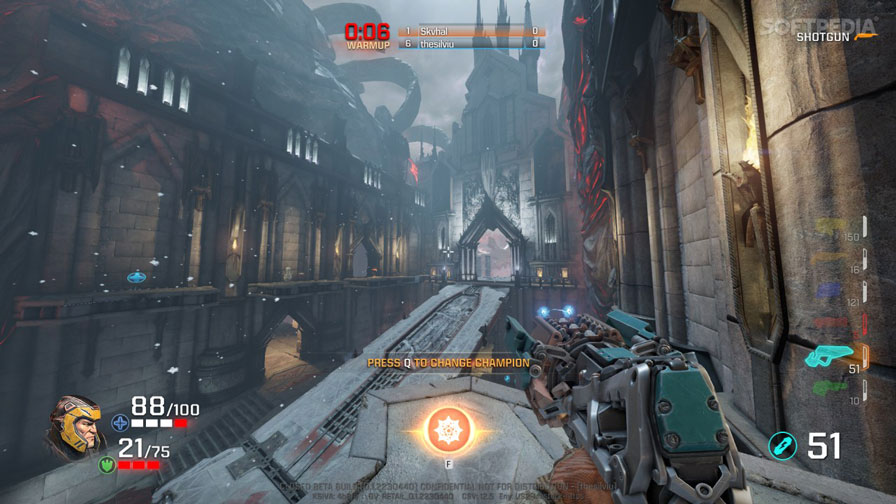
Task: Click the green health heart icon
Action: click(106, 464)
